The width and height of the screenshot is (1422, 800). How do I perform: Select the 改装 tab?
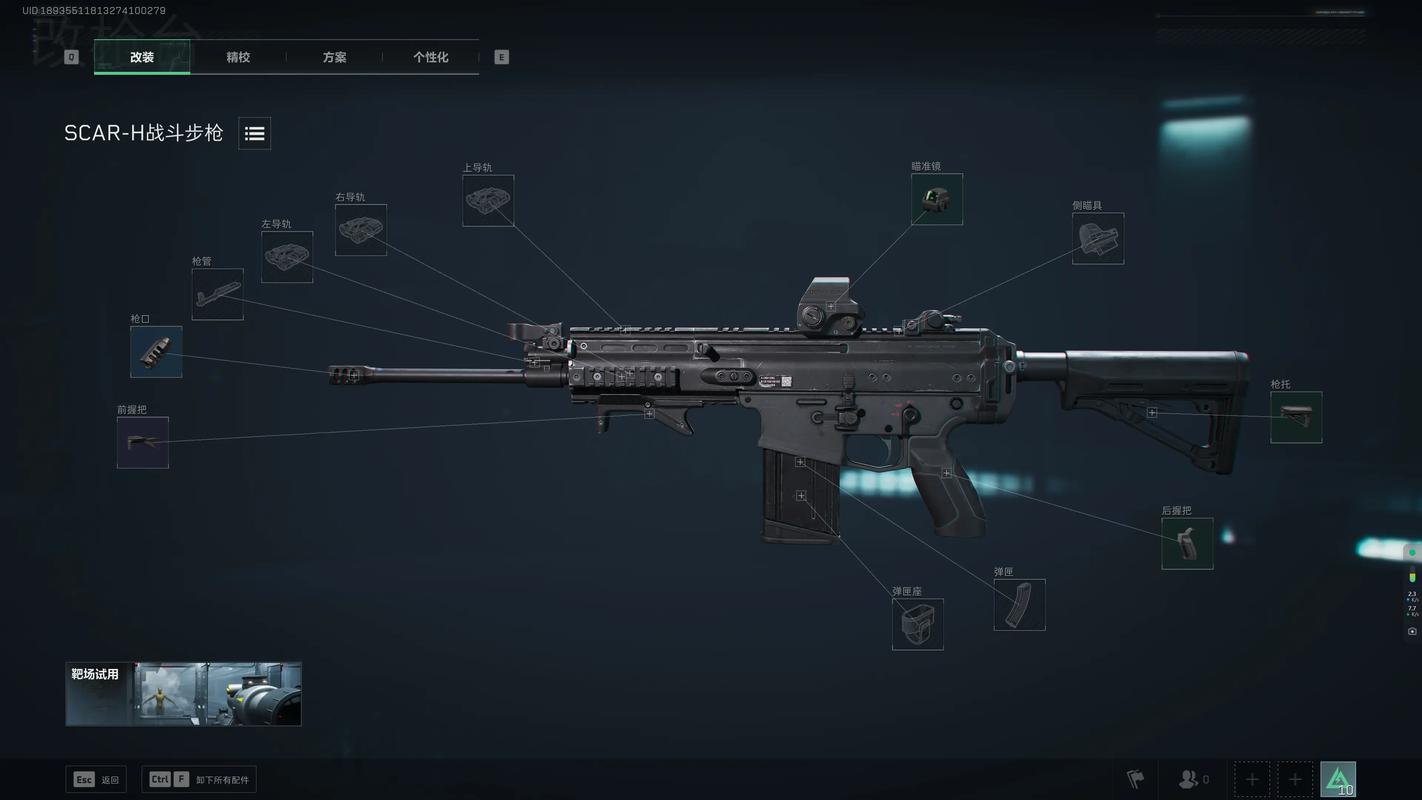tap(142, 57)
